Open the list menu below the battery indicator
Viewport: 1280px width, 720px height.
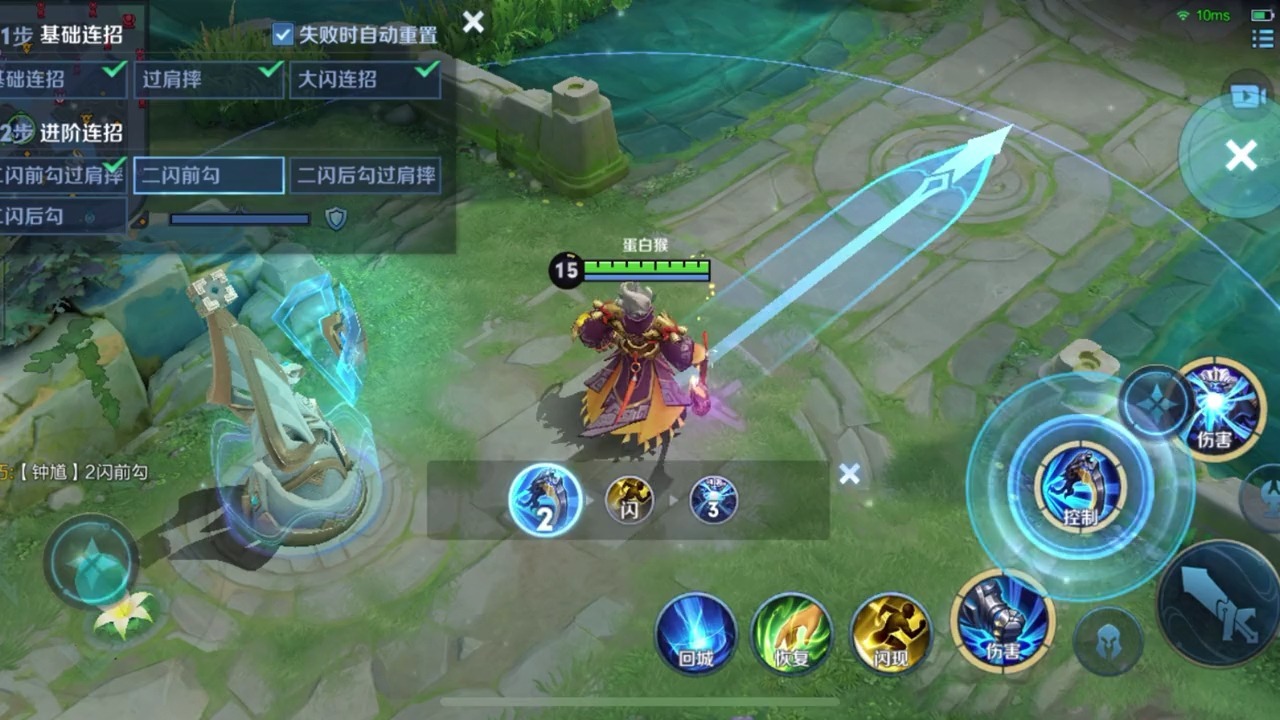click(x=1262, y=39)
